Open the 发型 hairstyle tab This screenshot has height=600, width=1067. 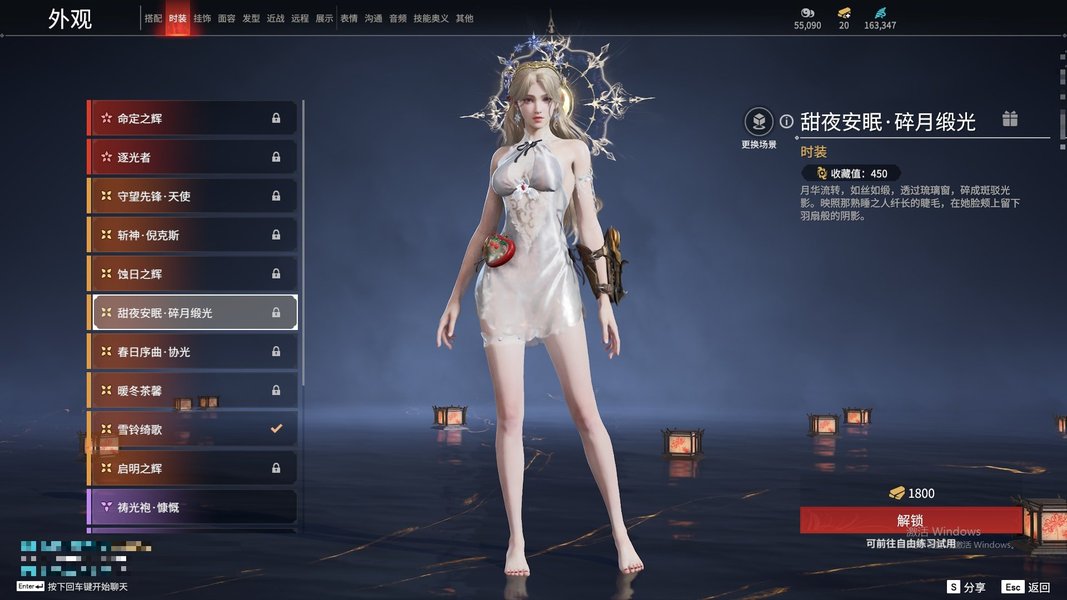pos(251,18)
